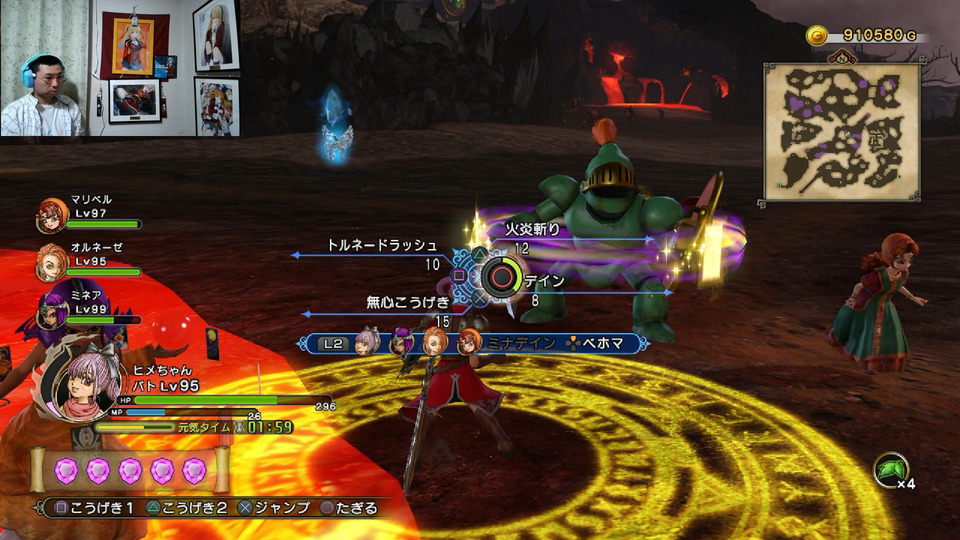The height and width of the screenshot is (540, 960).
Task: Open the dungeon minimap
Action: pos(841,132)
